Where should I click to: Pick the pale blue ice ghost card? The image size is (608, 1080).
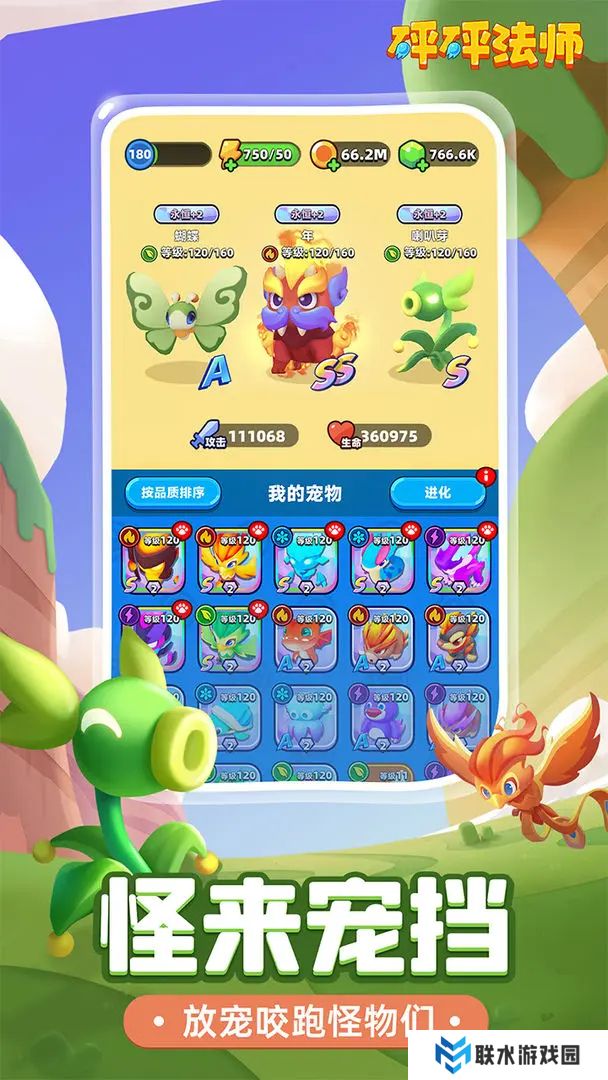tap(305, 716)
